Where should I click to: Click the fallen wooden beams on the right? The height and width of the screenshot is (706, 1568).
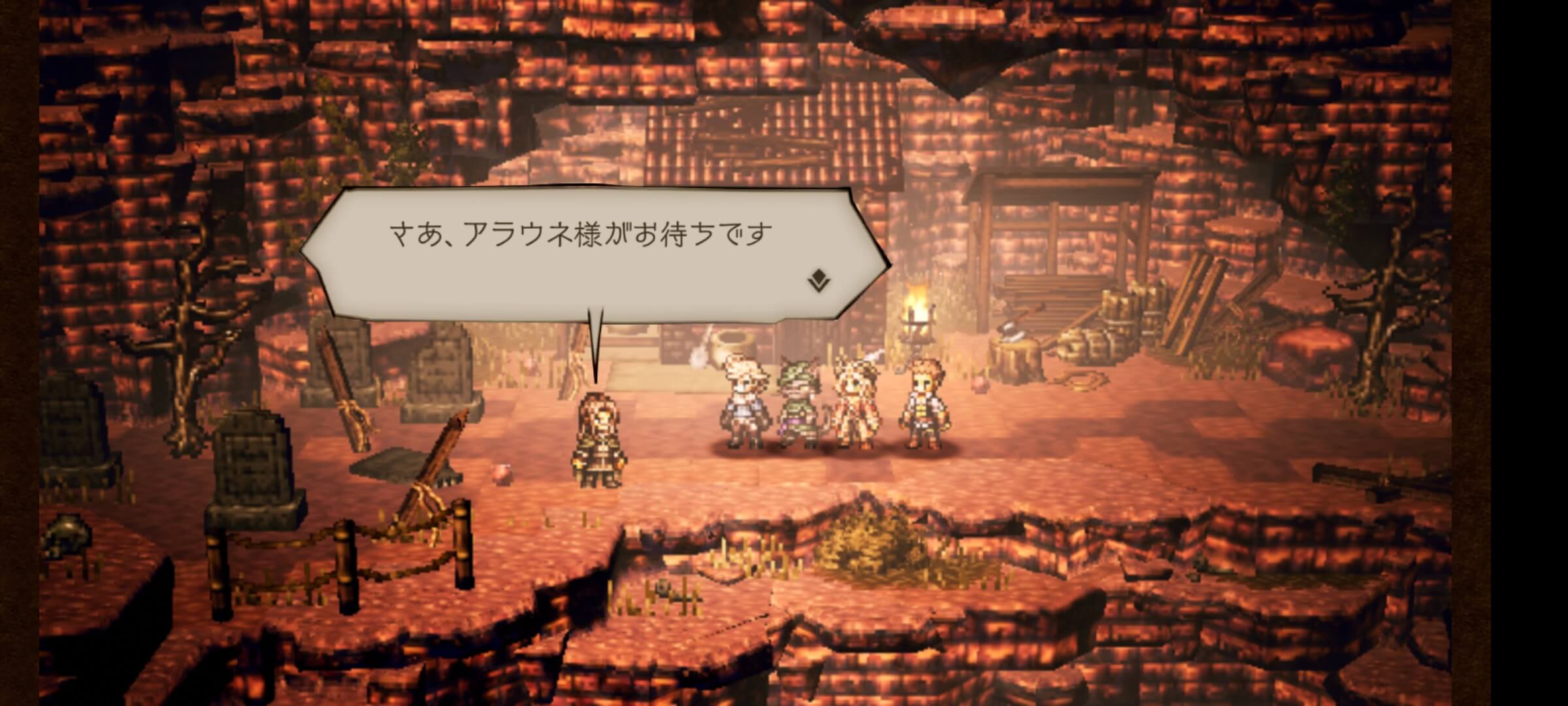coord(1189,307)
